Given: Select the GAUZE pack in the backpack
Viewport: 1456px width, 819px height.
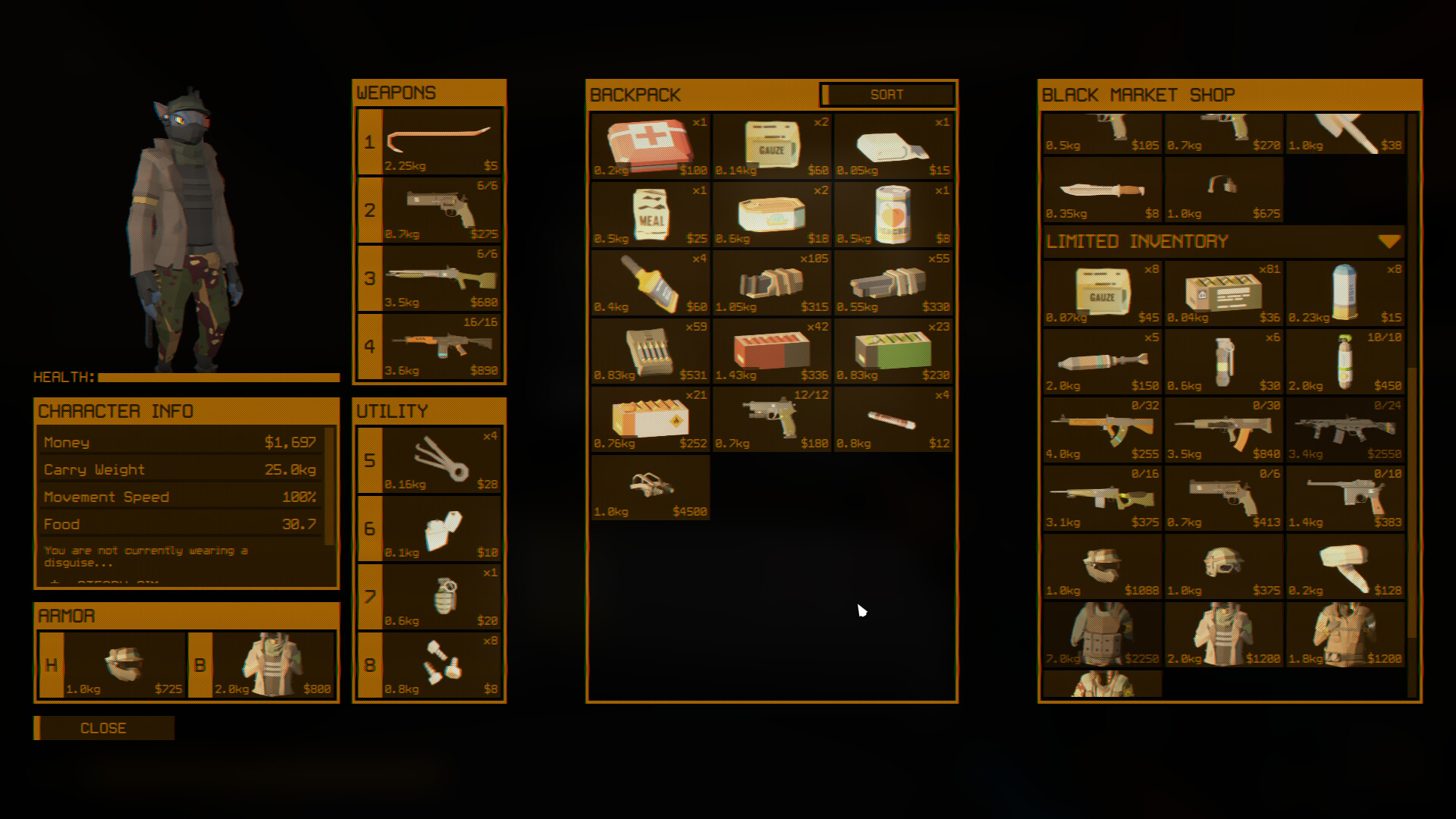Looking at the screenshot, I should 770,144.
